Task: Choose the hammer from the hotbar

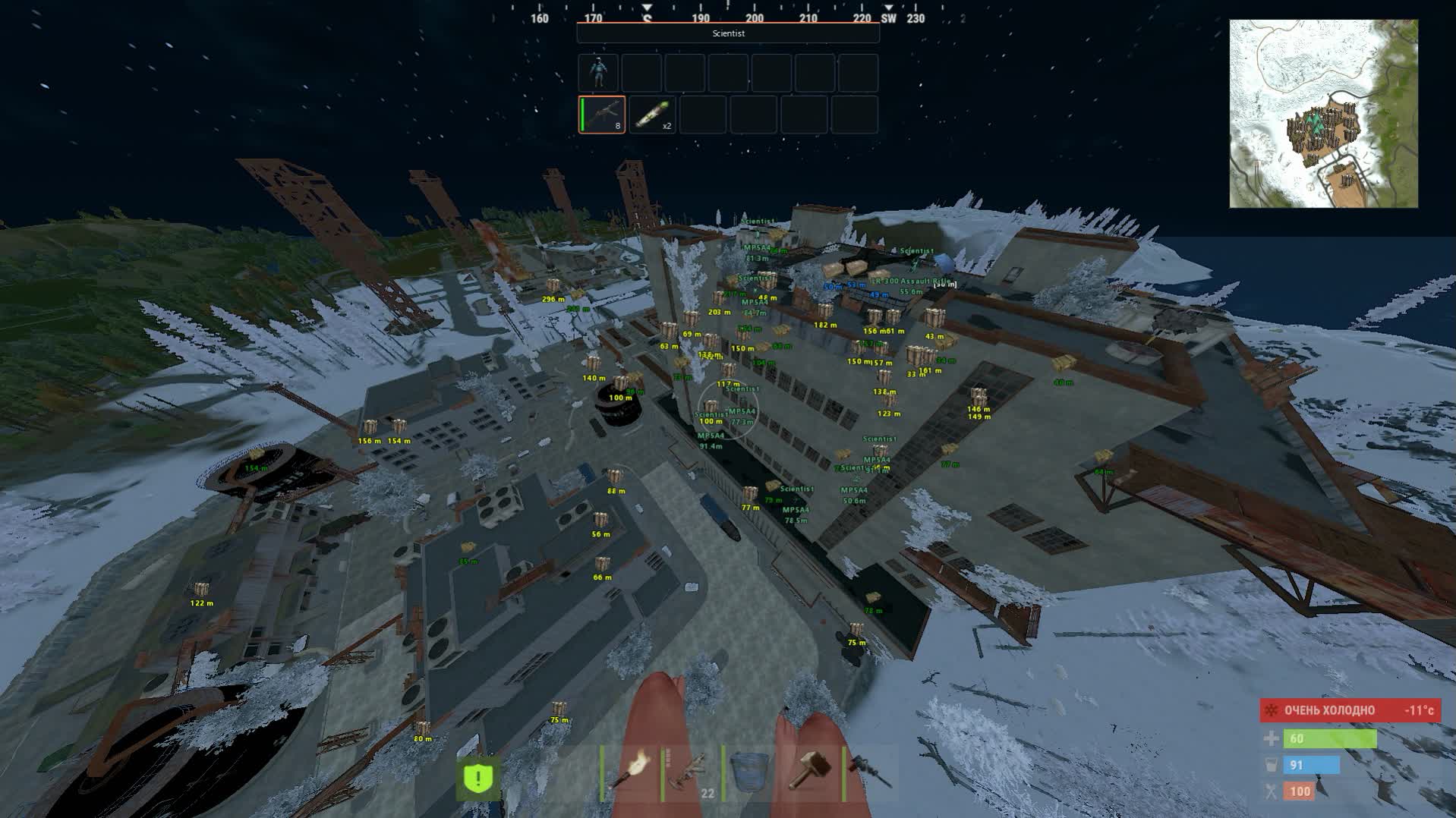Action: 809,773
